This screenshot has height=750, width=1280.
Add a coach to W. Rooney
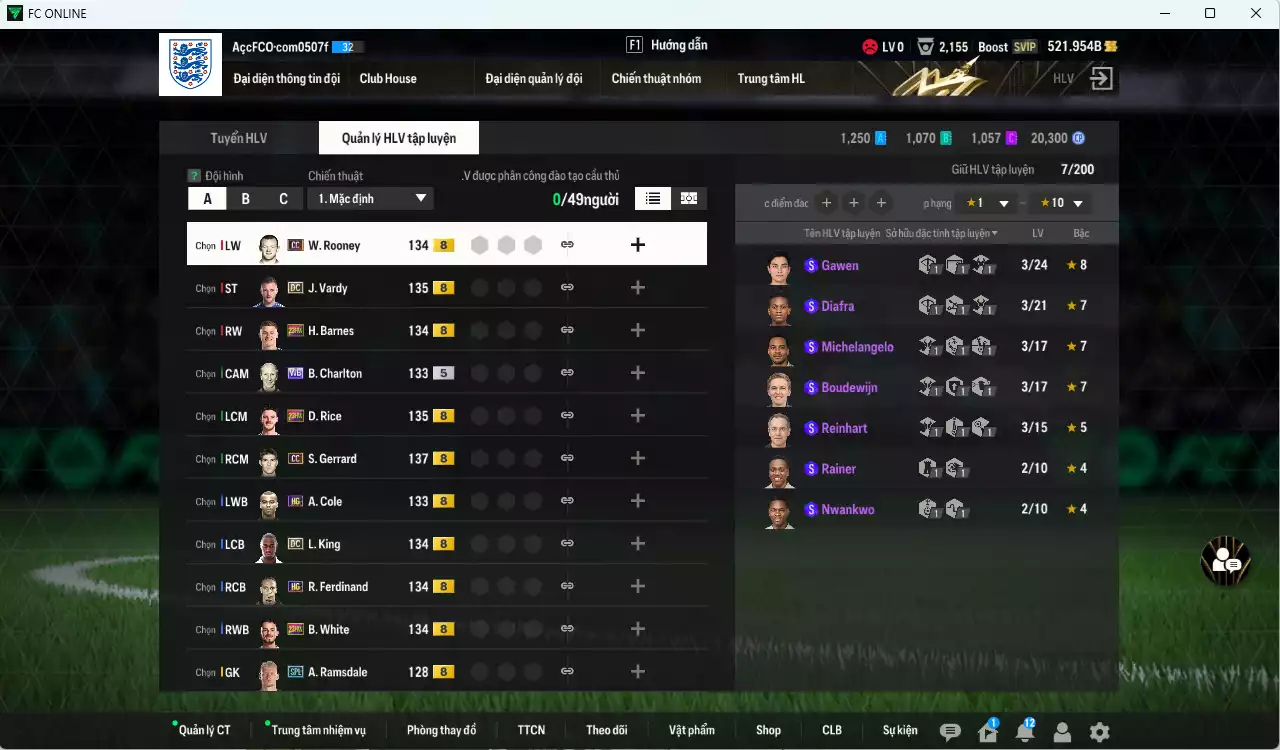click(638, 245)
